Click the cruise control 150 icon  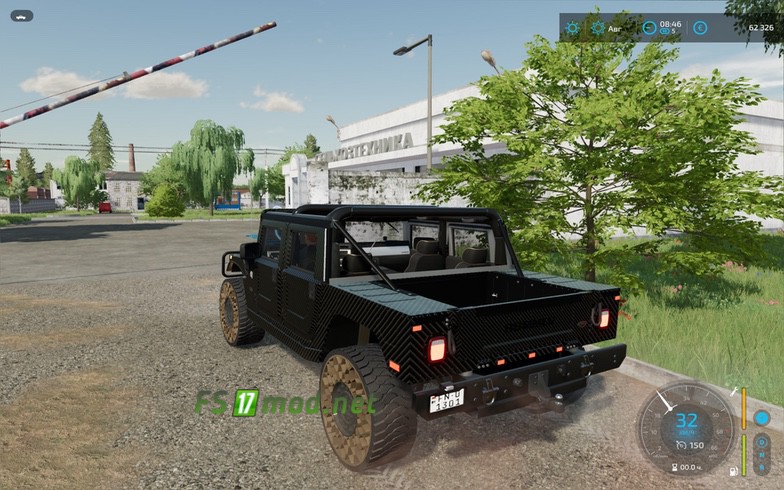coord(680,445)
